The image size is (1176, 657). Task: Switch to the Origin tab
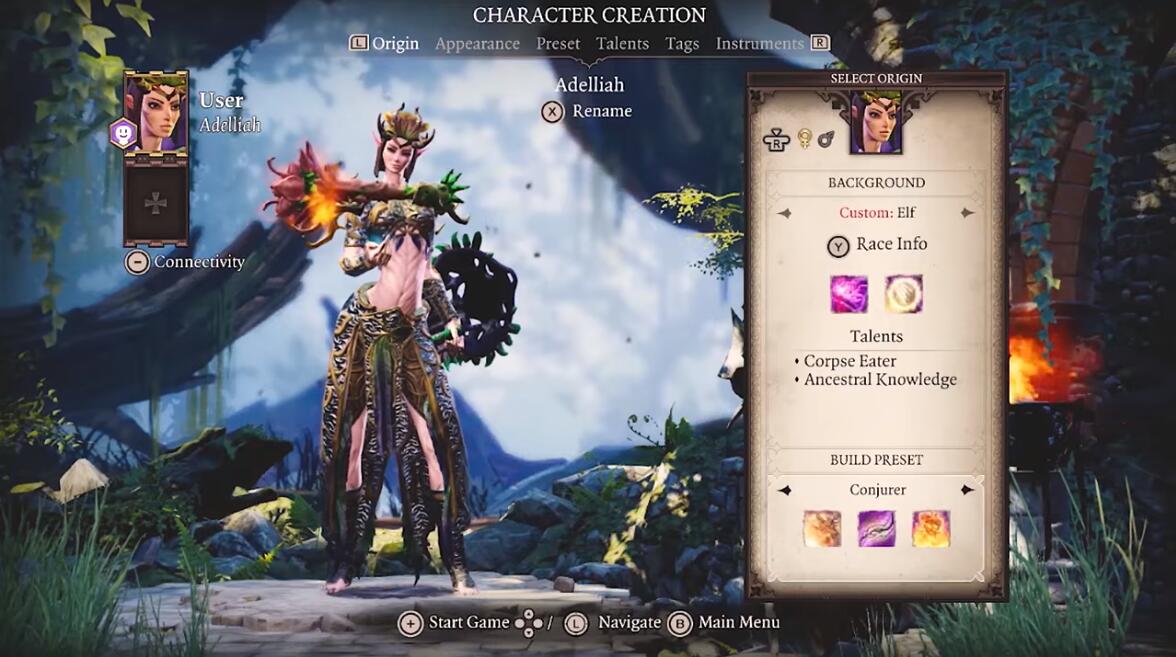395,43
